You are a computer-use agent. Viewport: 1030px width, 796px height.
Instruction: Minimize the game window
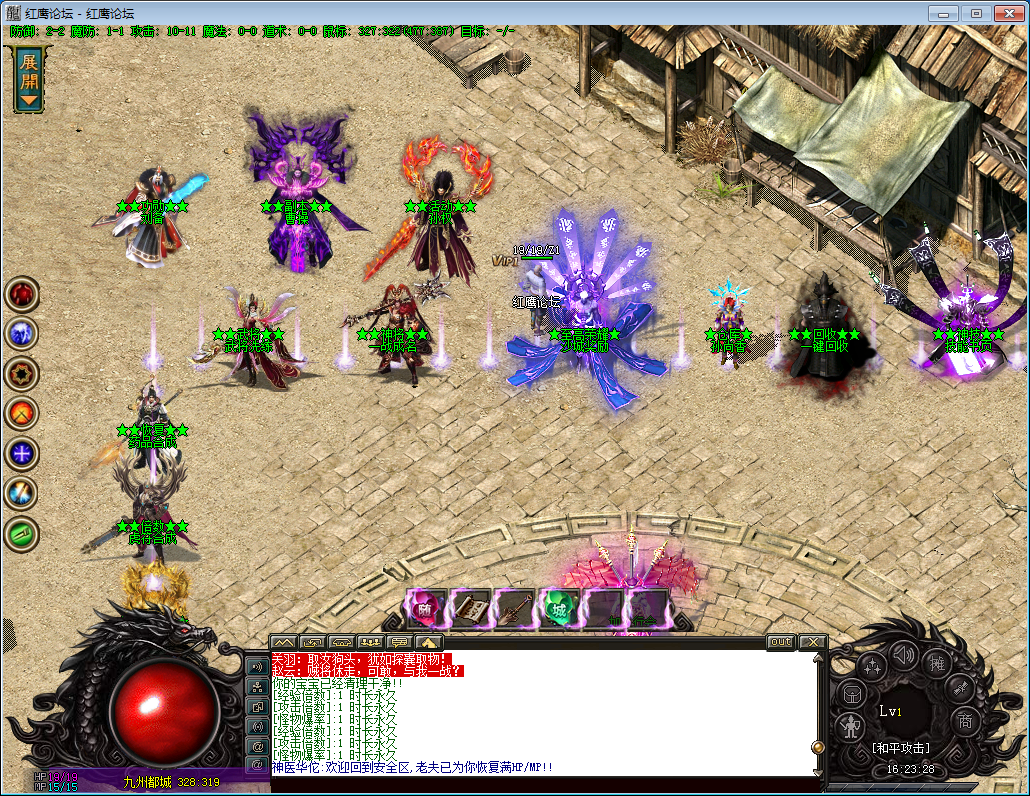pyautogui.click(x=943, y=13)
